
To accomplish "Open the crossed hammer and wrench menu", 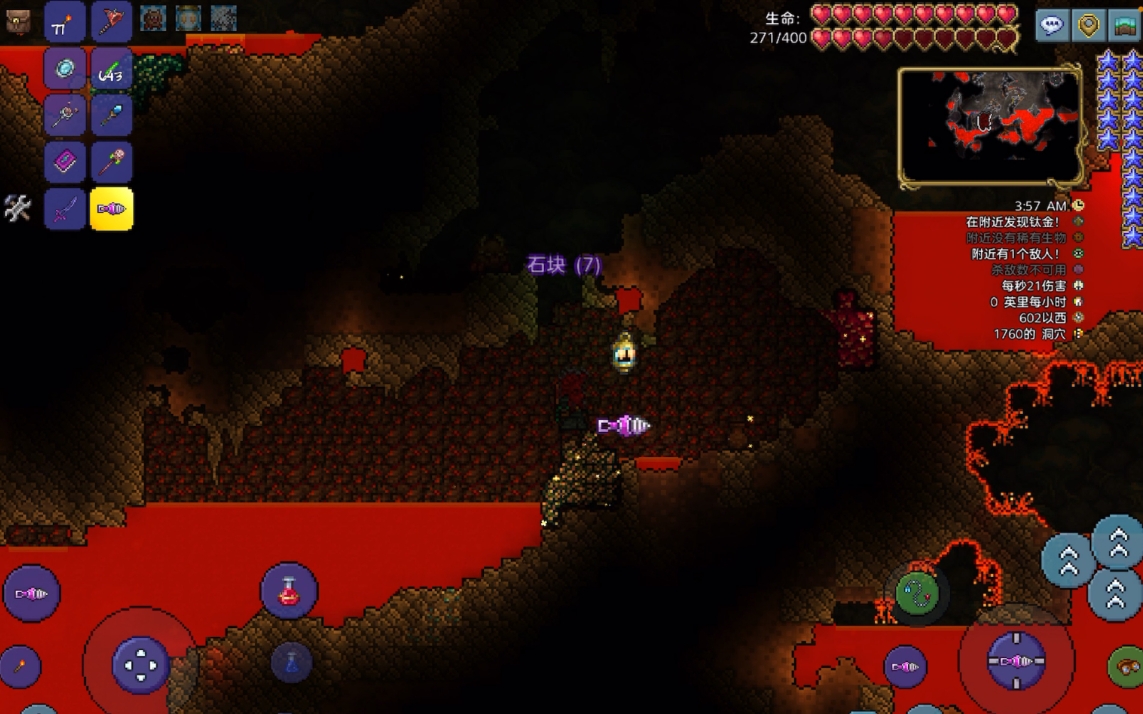I will 17,208.
